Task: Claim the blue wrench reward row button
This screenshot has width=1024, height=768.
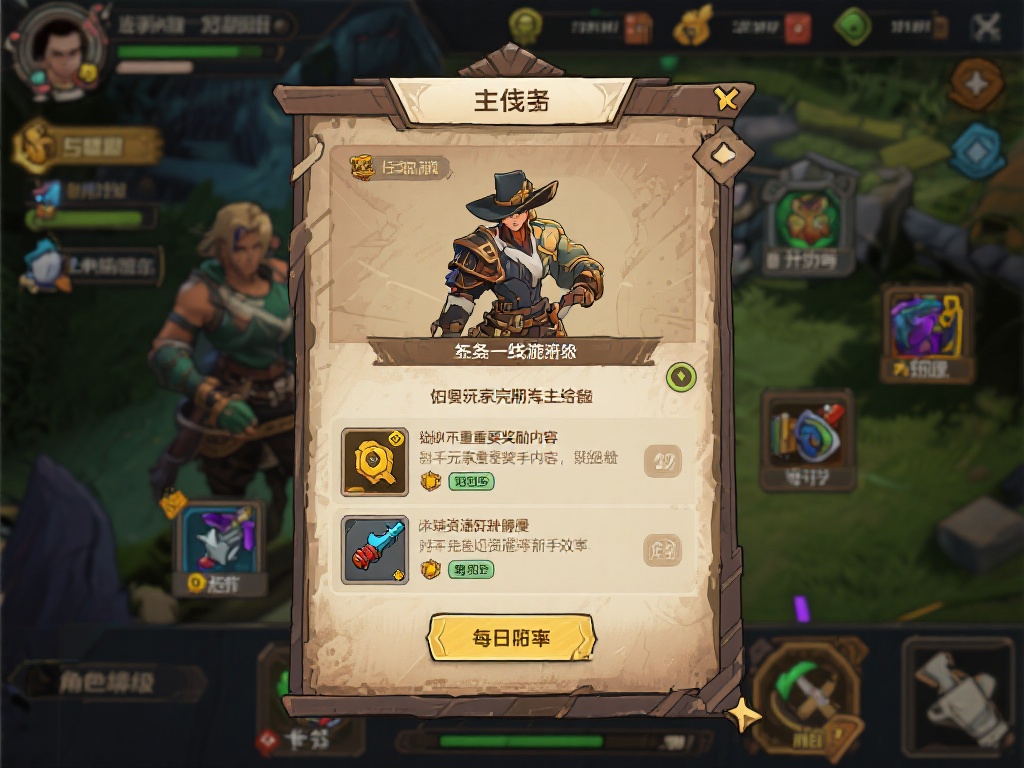Action: [x=662, y=549]
